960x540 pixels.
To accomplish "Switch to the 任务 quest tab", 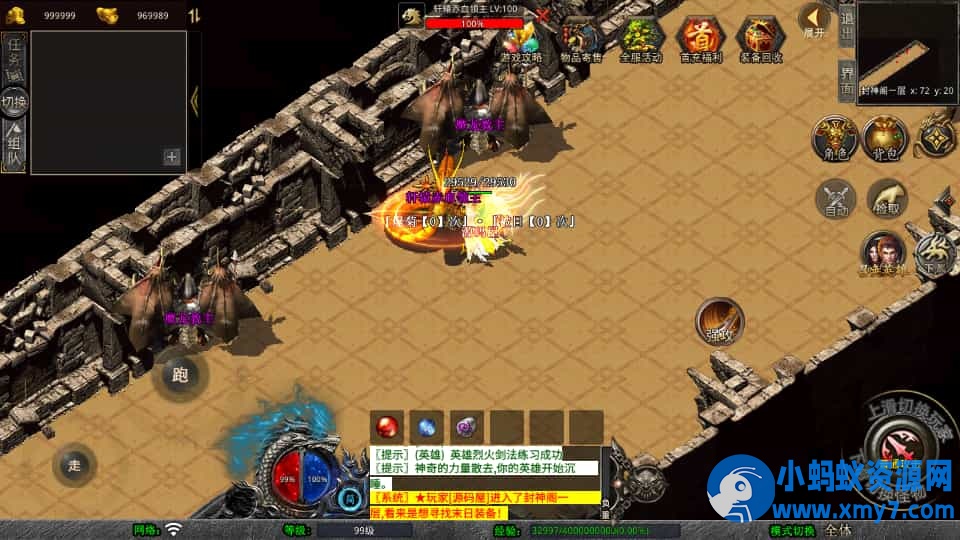I will pyautogui.click(x=15, y=58).
